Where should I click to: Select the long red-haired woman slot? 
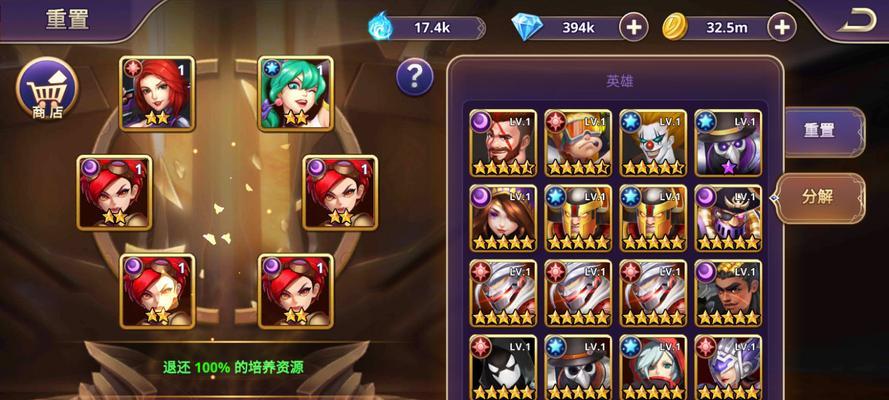tap(157, 93)
